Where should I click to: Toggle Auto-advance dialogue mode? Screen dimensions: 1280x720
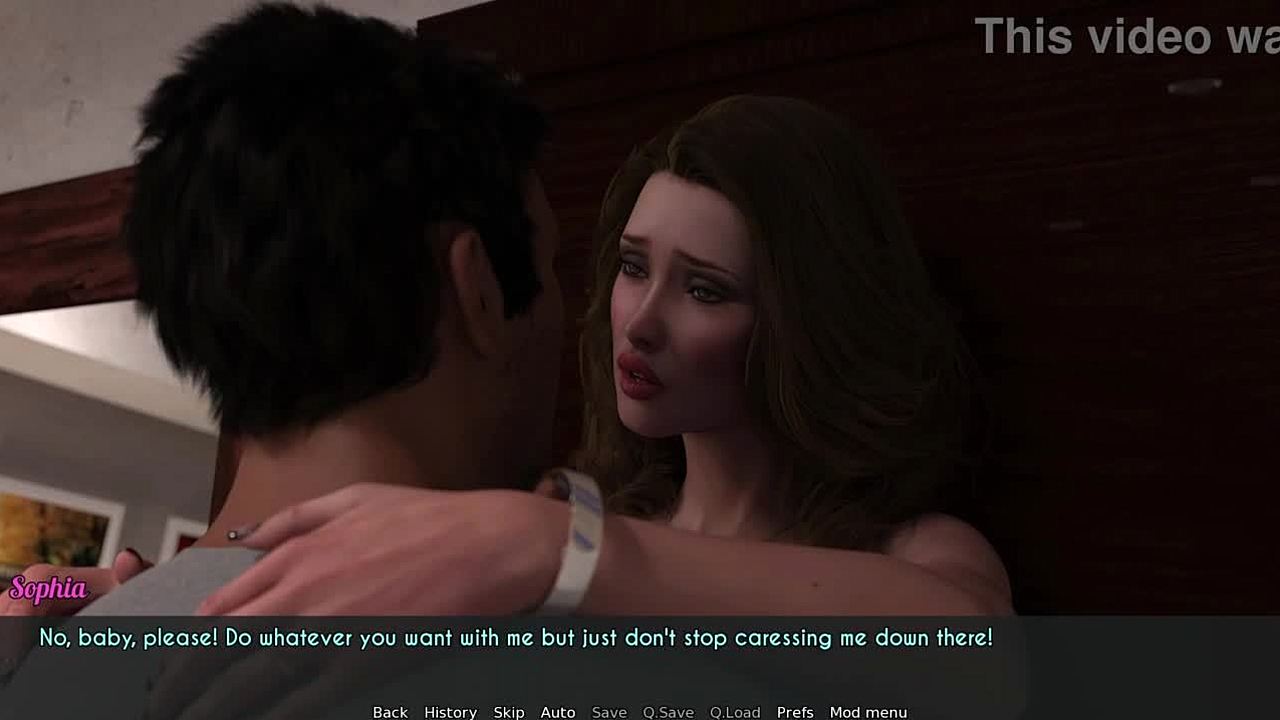(558, 712)
